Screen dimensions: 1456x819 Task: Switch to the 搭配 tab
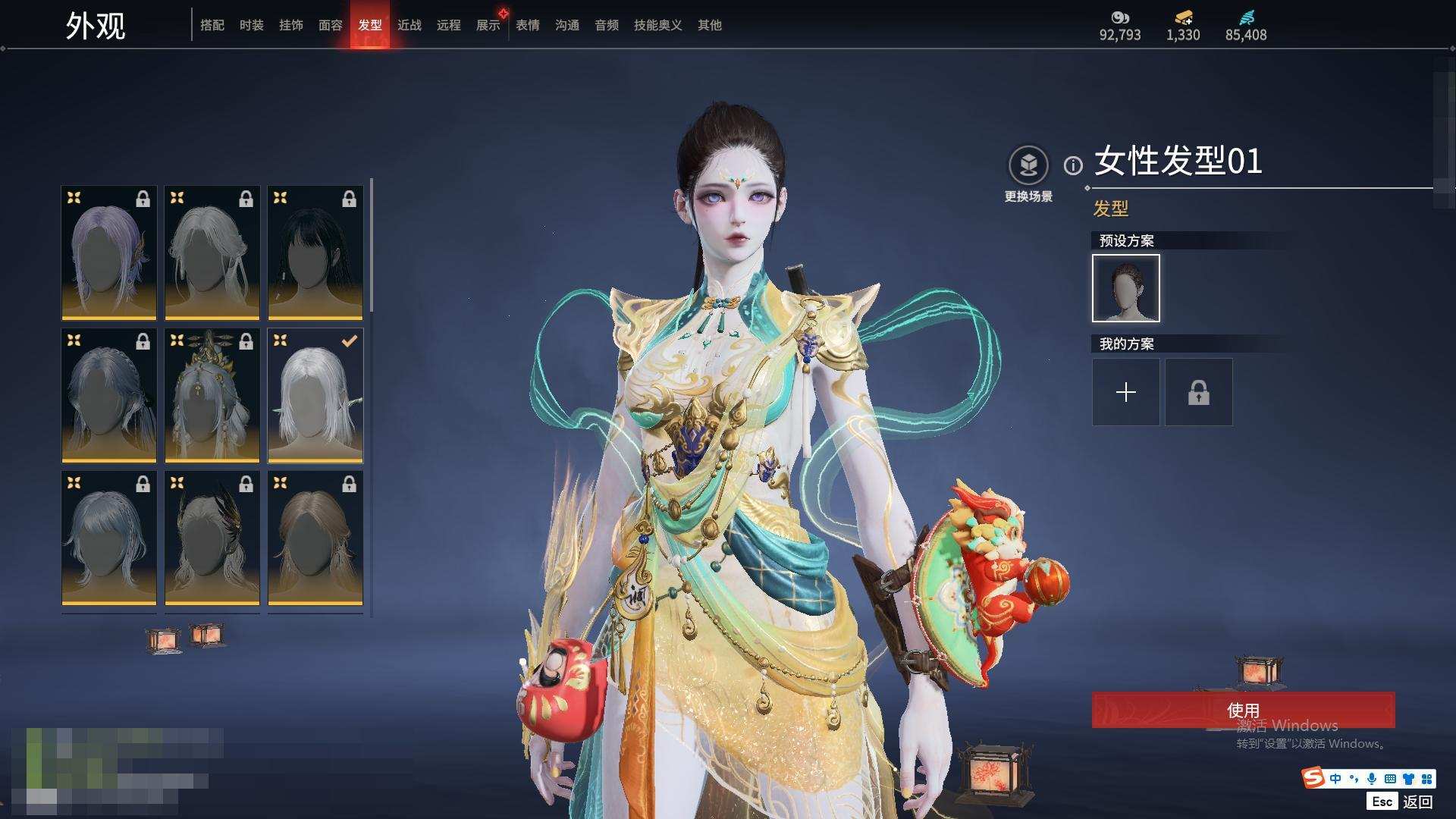[212, 25]
